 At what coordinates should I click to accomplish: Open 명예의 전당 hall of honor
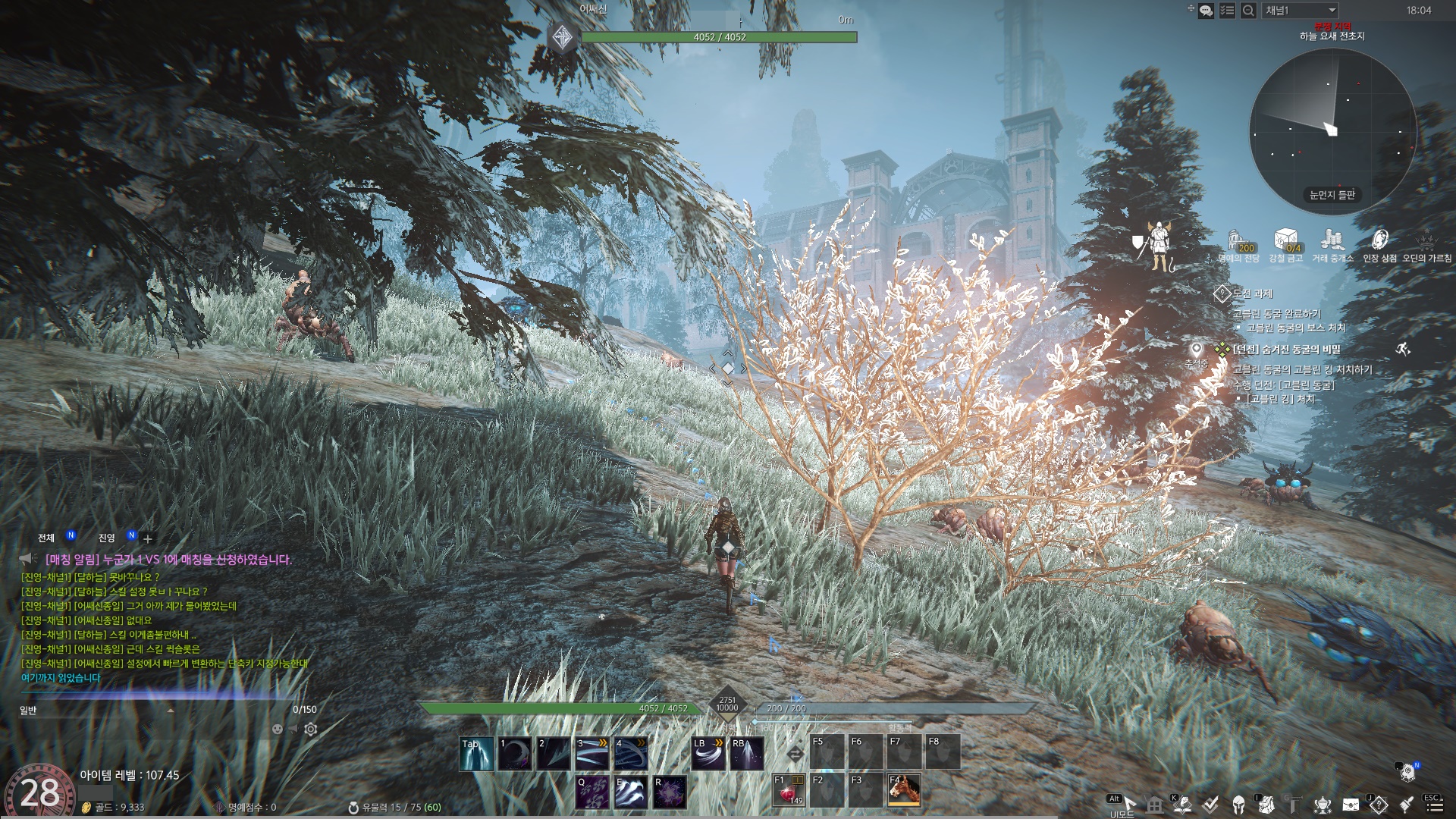[x=1238, y=241]
